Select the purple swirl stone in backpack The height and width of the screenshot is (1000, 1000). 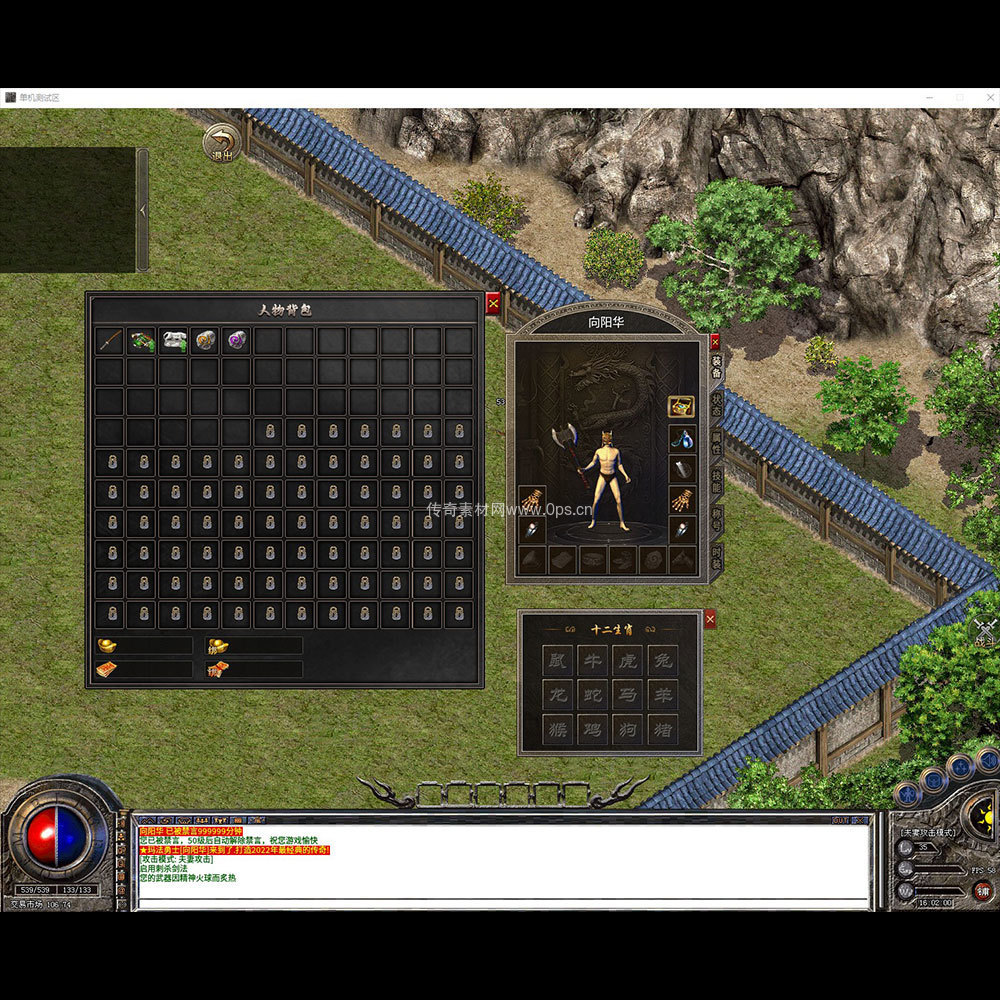pyautogui.click(x=237, y=340)
